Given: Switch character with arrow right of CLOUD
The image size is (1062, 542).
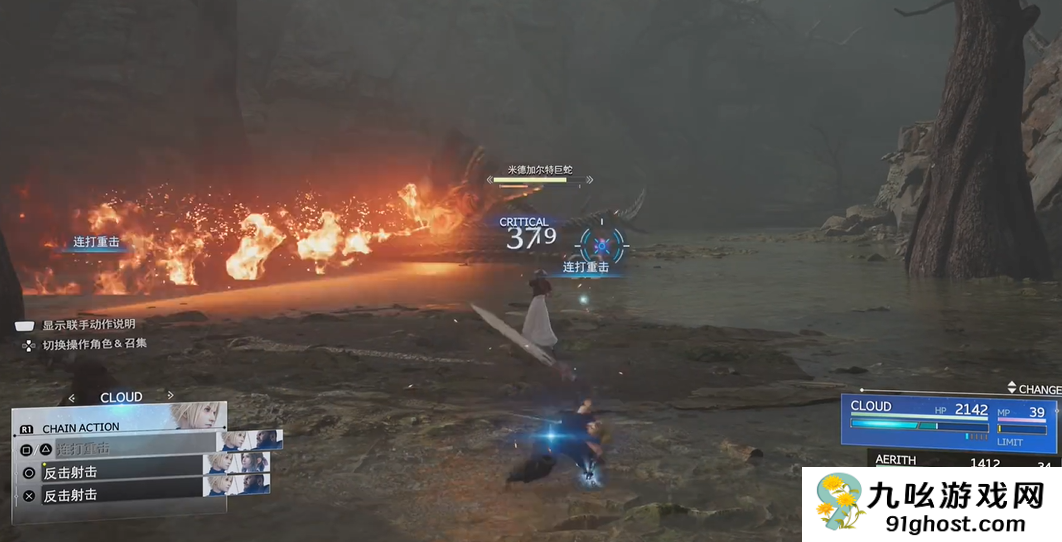Looking at the screenshot, I should [171, 396].
